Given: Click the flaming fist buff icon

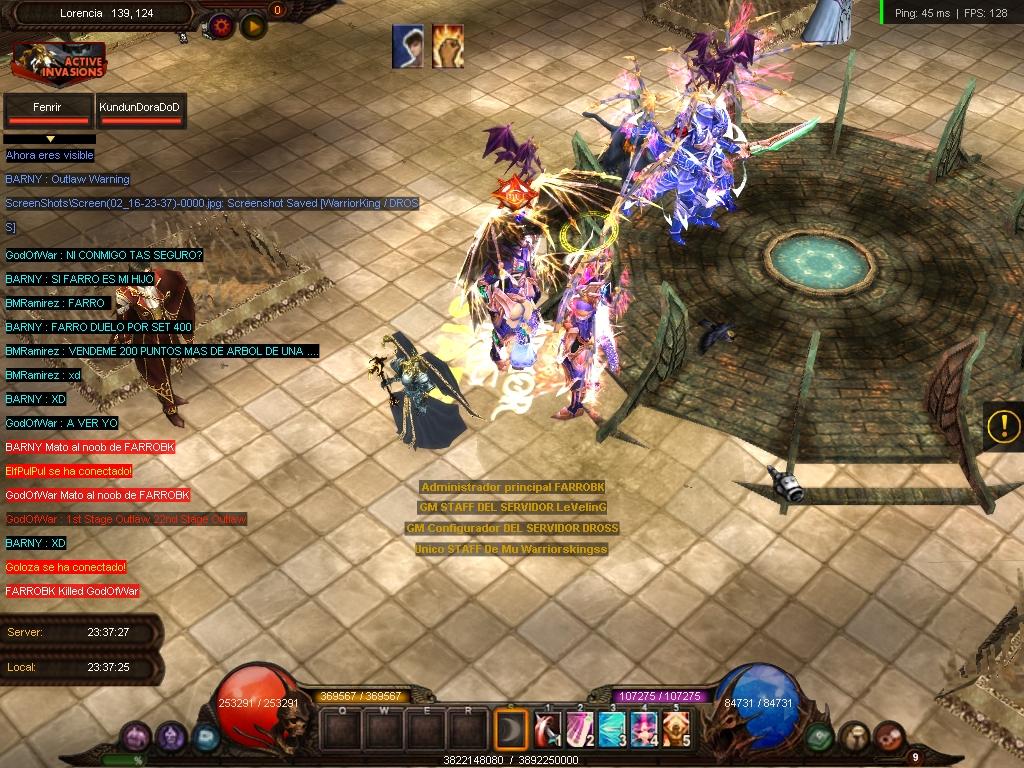Looking at the screenshot, I should coord(447,46).
